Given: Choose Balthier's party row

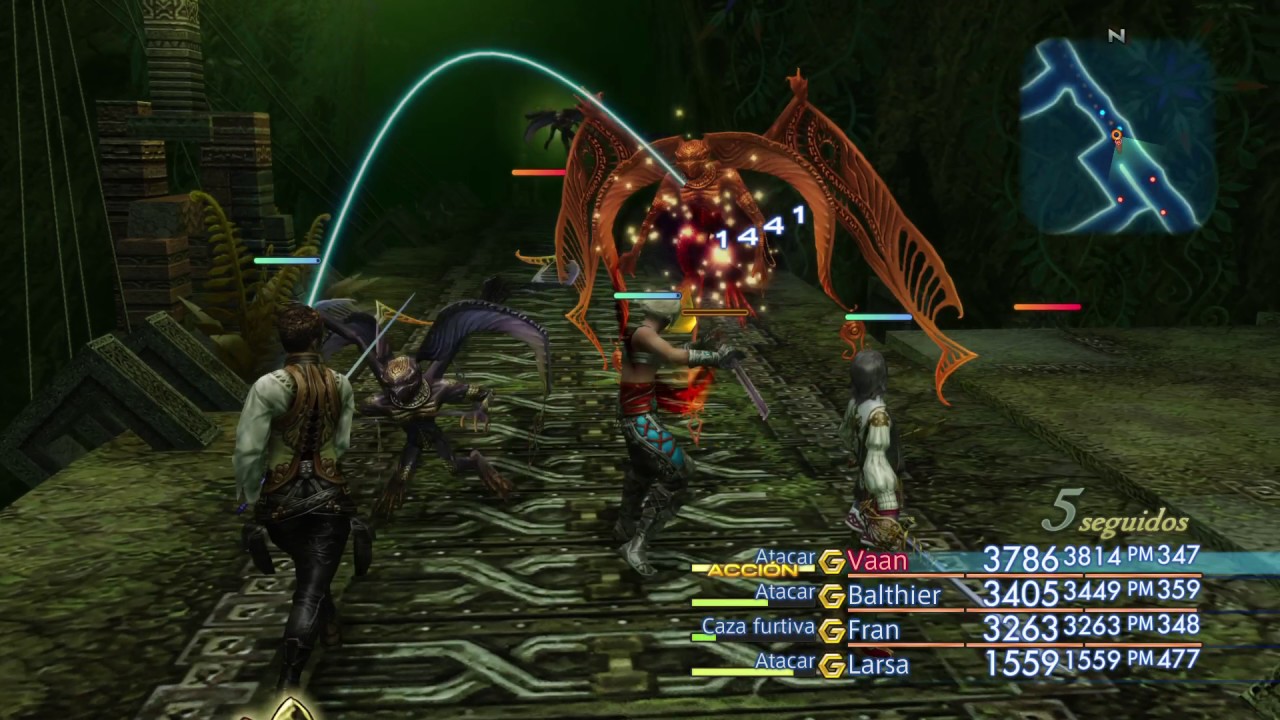Looking at the screenshot, I should (x=894, y=596).
